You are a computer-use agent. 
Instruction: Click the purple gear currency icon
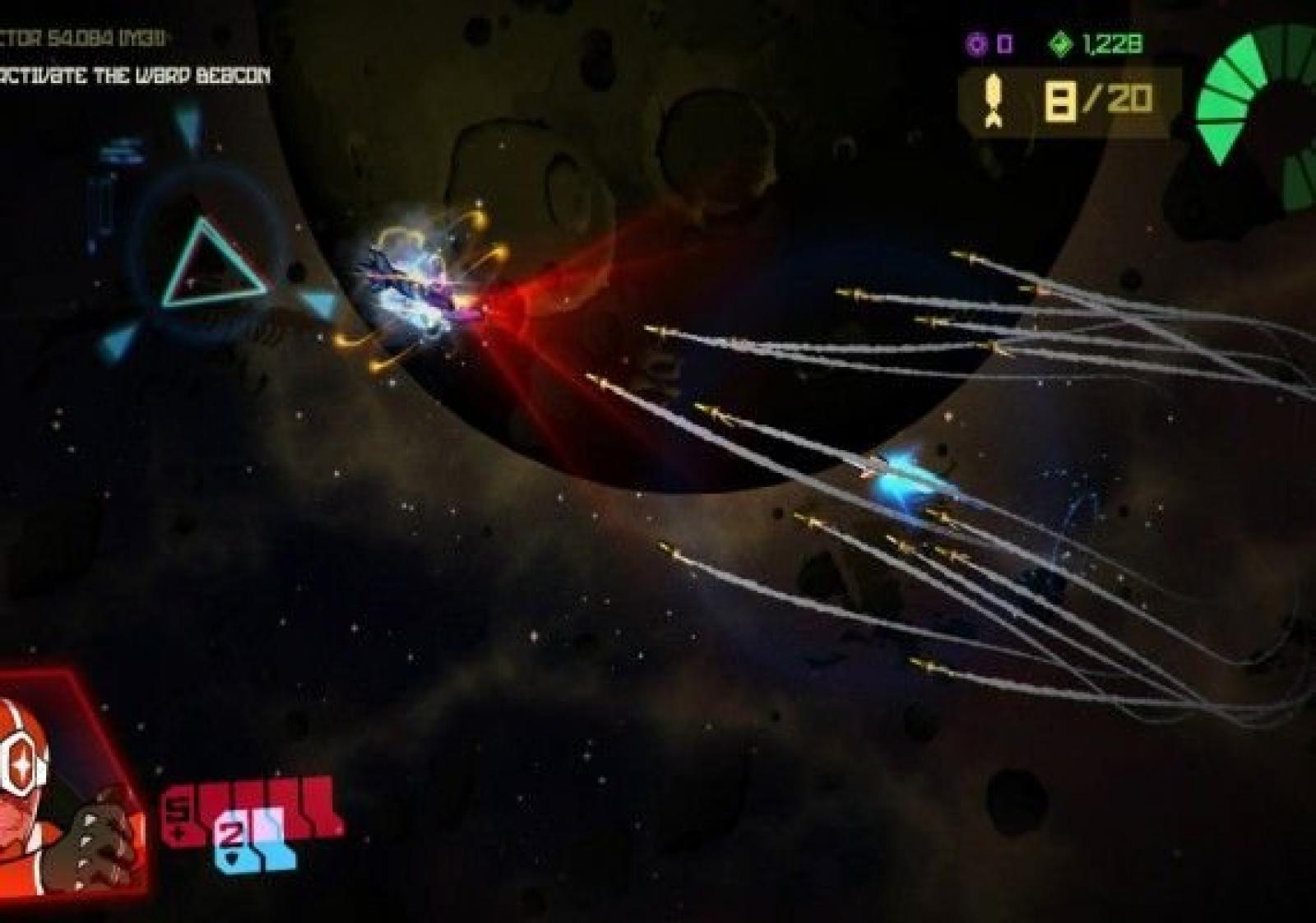pyautogui.click(x=977, y=44)
